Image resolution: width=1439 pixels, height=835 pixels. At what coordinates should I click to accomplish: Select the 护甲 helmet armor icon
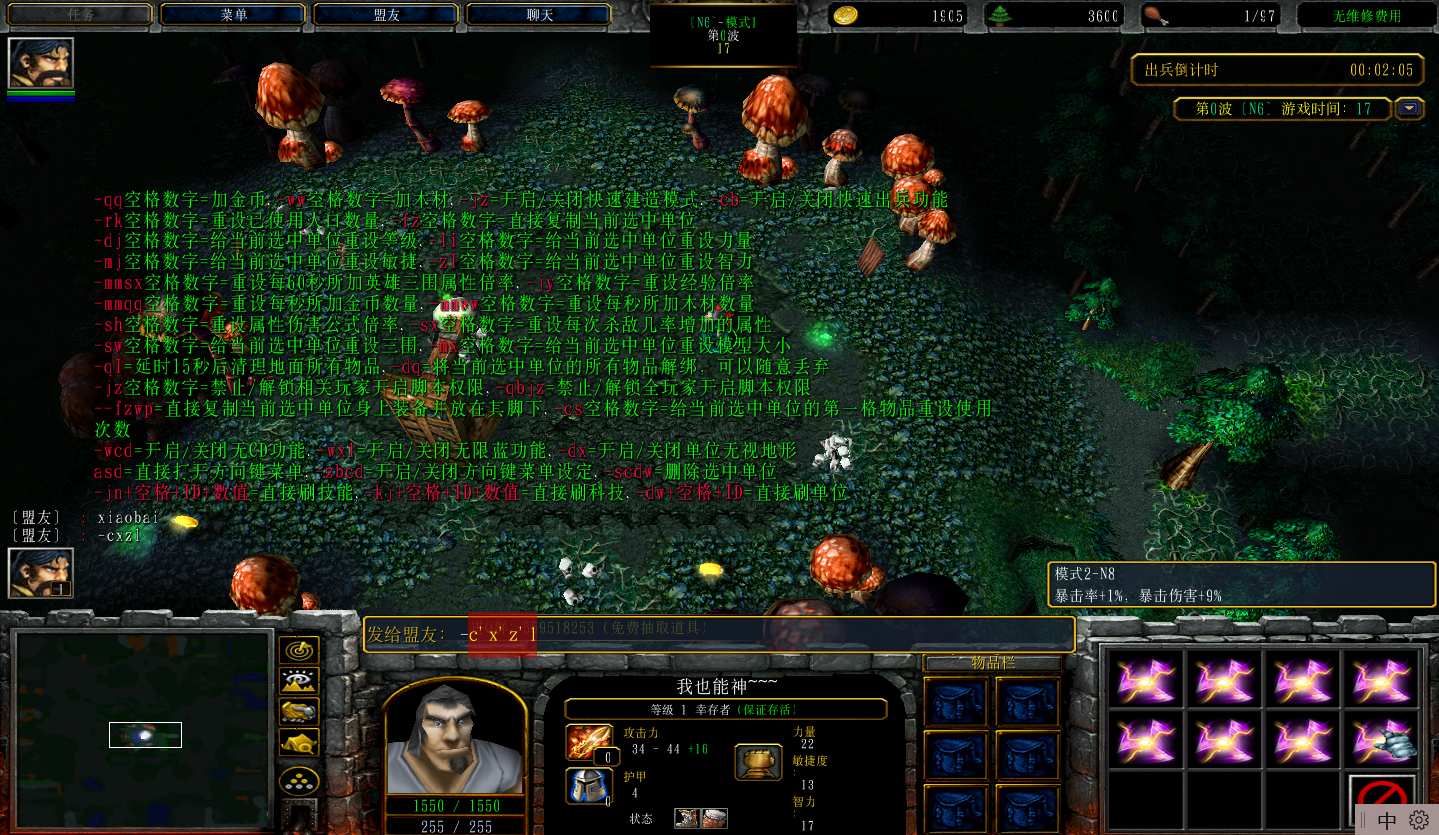click(x=587, y=786)
